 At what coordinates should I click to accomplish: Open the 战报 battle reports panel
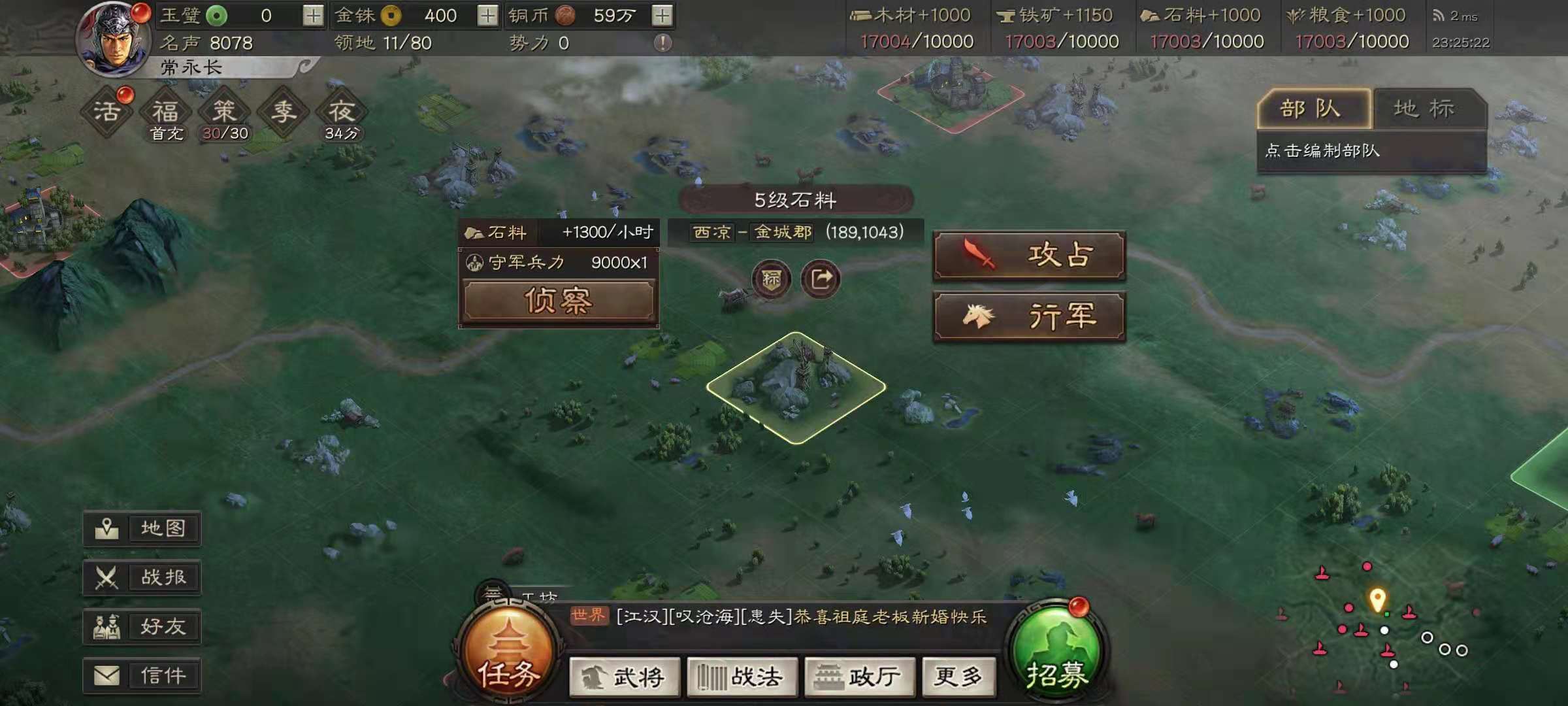pos(141,578)
